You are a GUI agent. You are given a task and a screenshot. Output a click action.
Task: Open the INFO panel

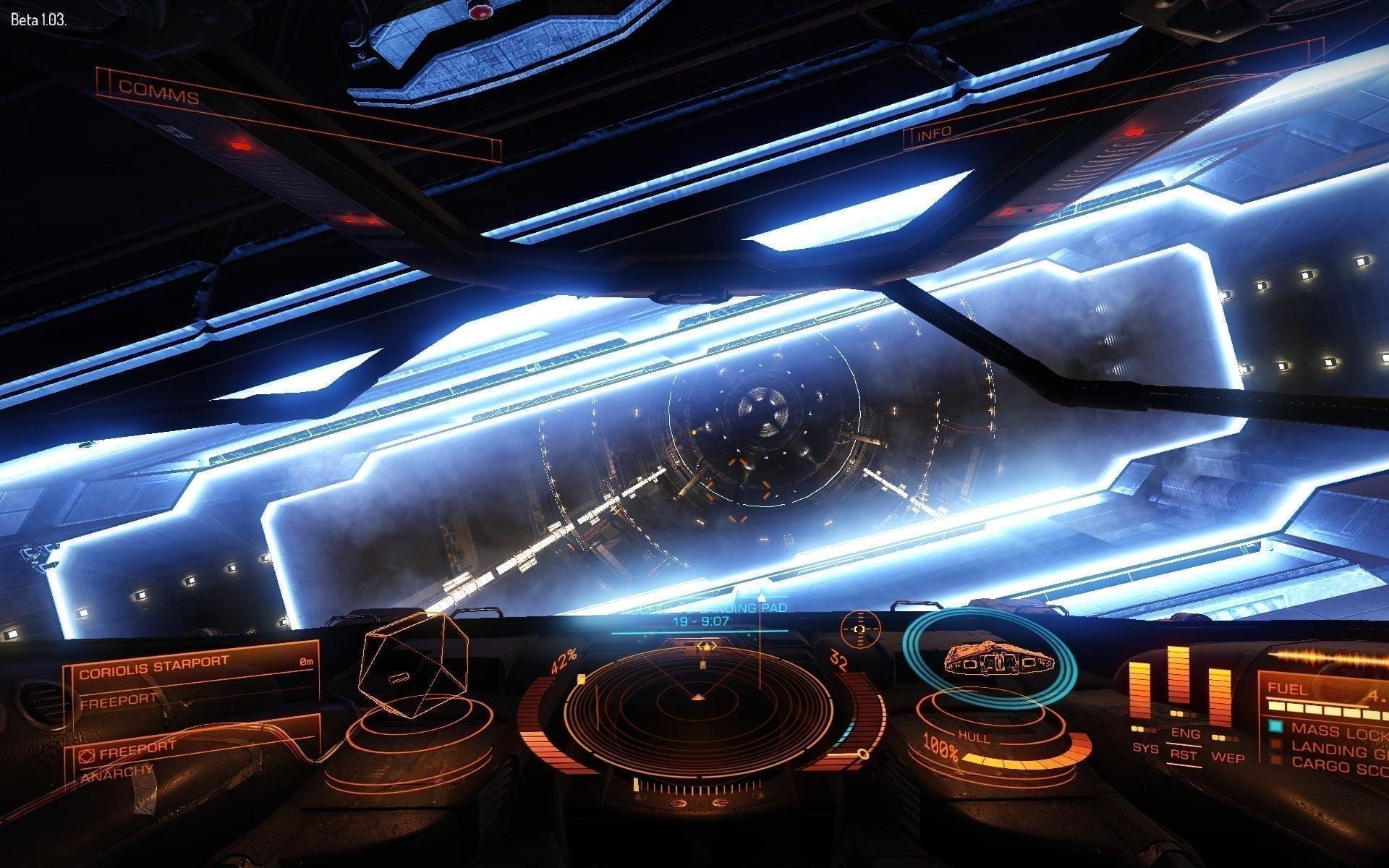(x=935, y=135)
